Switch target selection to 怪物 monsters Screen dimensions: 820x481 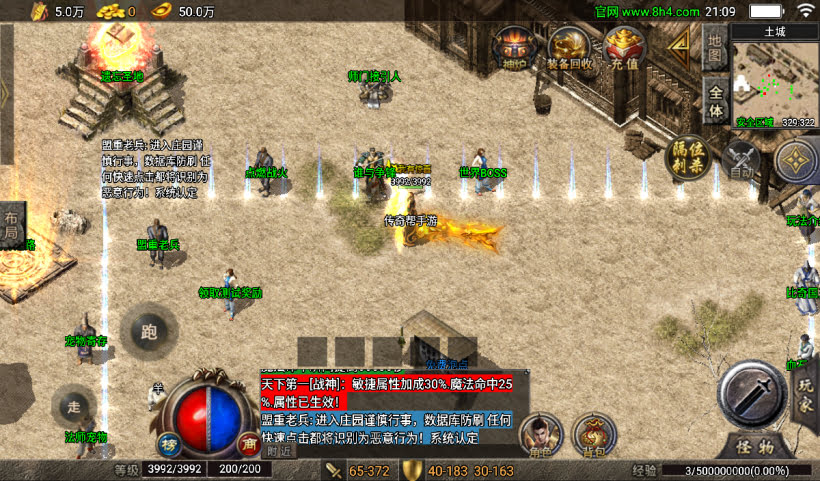[x=755, y=446]
